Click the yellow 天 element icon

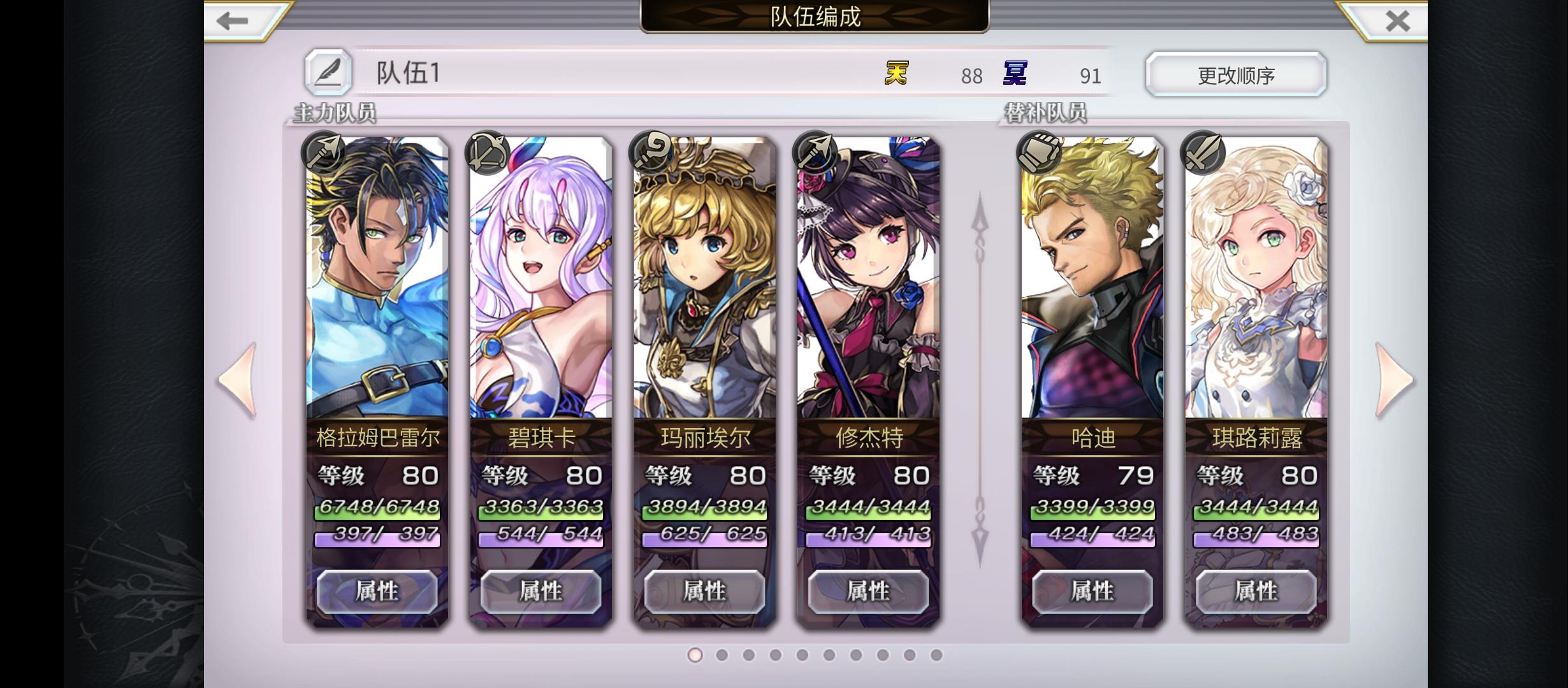[x=895, y=75]
